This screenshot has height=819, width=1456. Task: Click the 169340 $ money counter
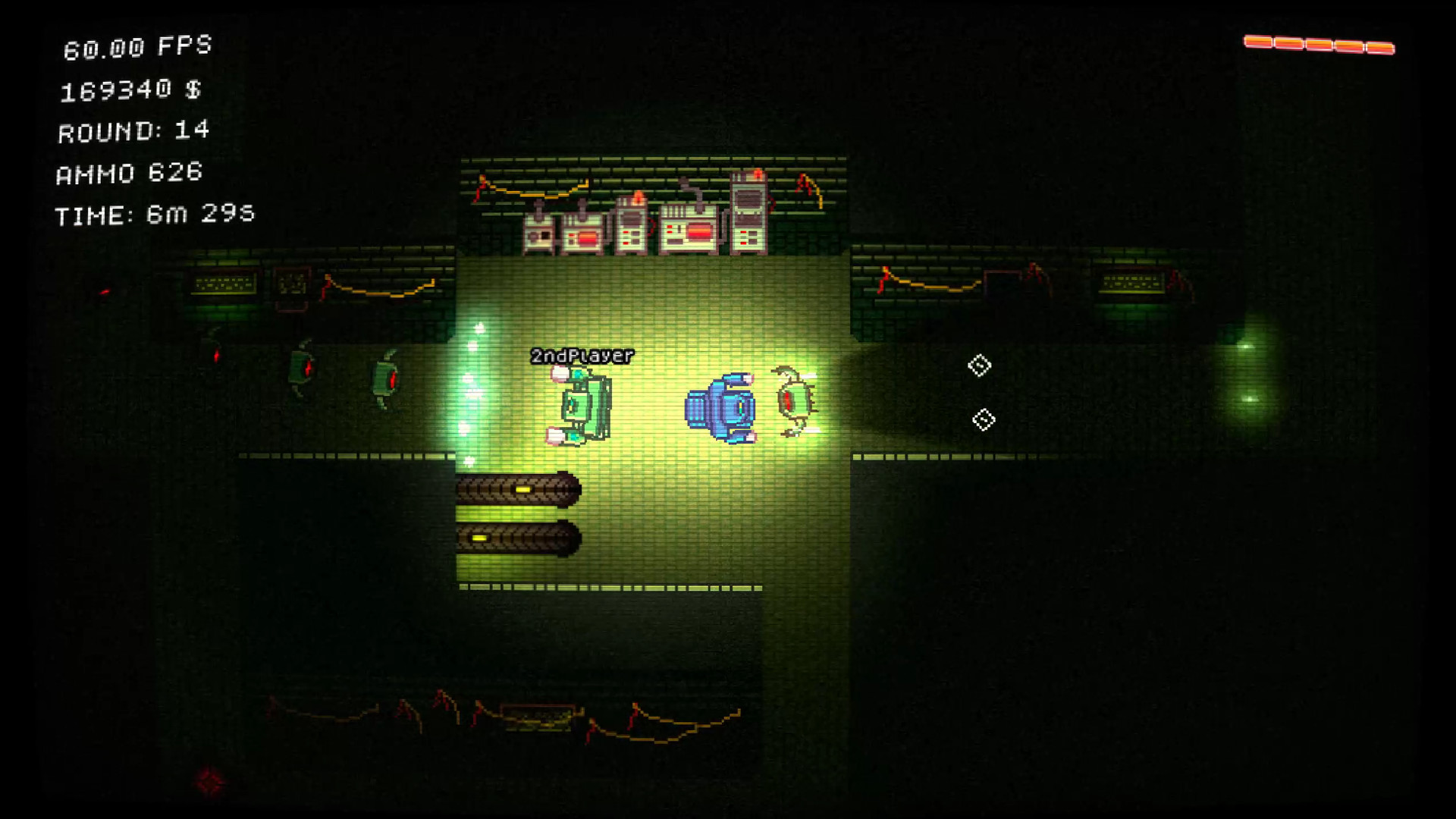pos(130,89)
